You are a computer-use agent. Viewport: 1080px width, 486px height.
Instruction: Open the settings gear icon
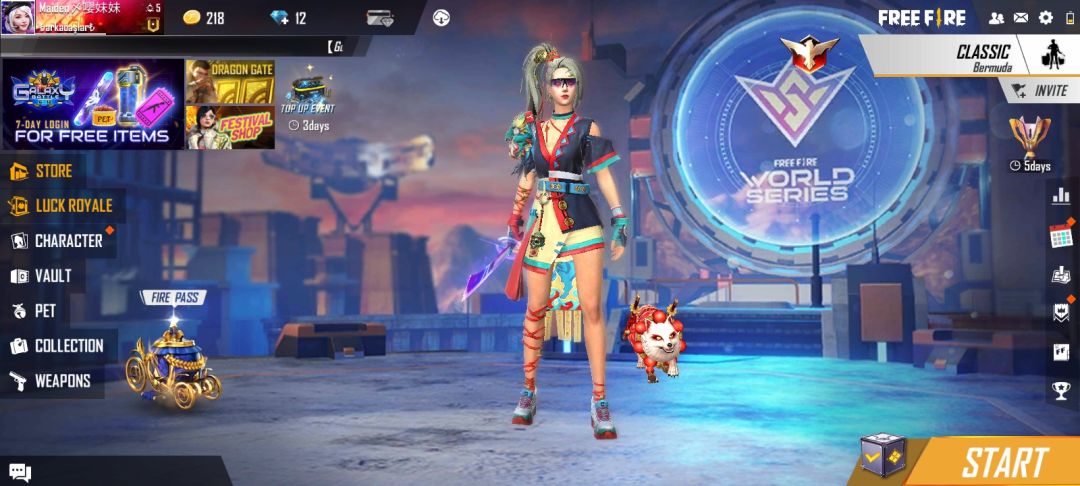pos(1046,17)
